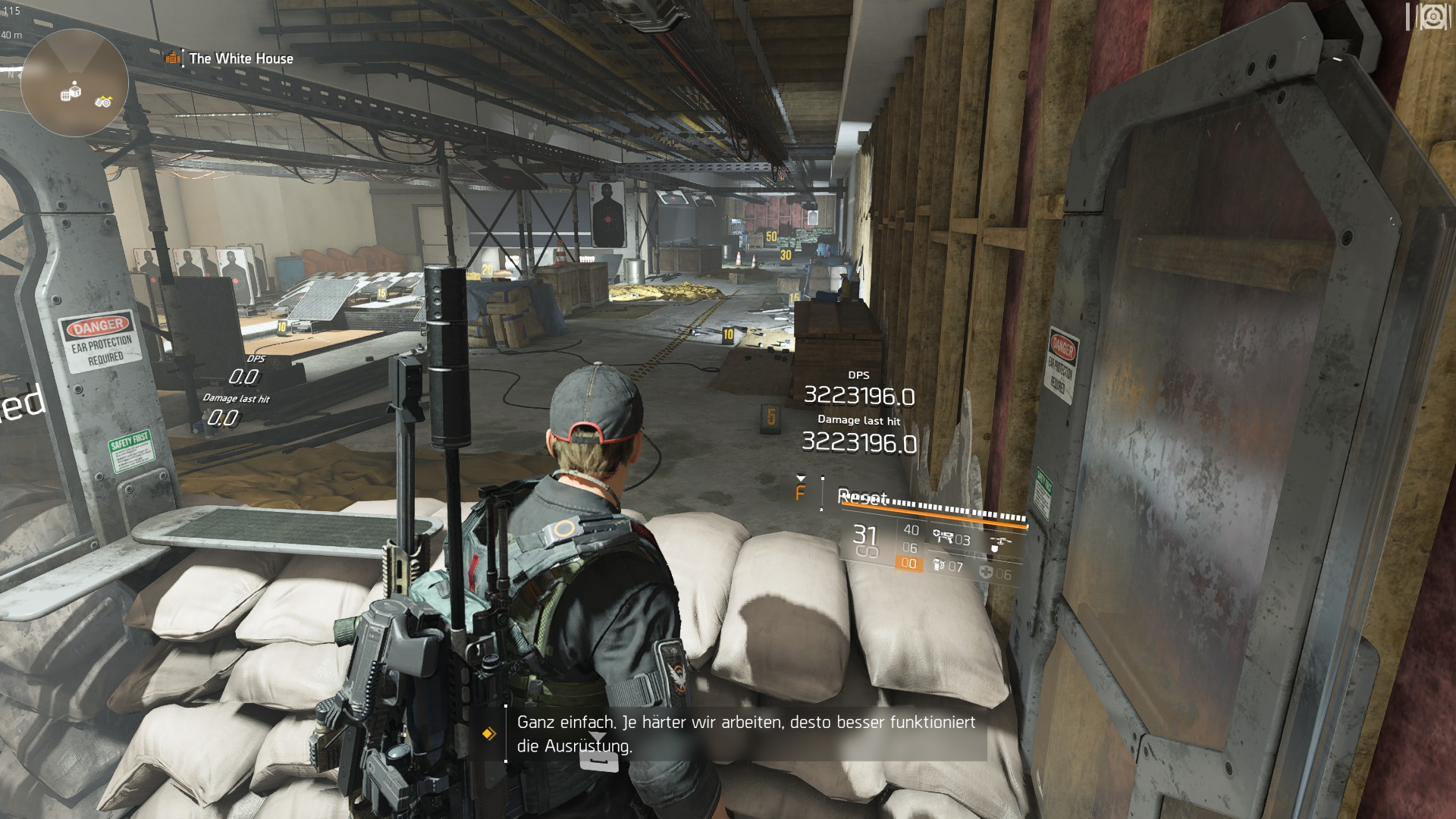1456x819 pixels.
Task: Click the armor kit icon showing 06
Action: pyautogui.click(x=987, y=574)
